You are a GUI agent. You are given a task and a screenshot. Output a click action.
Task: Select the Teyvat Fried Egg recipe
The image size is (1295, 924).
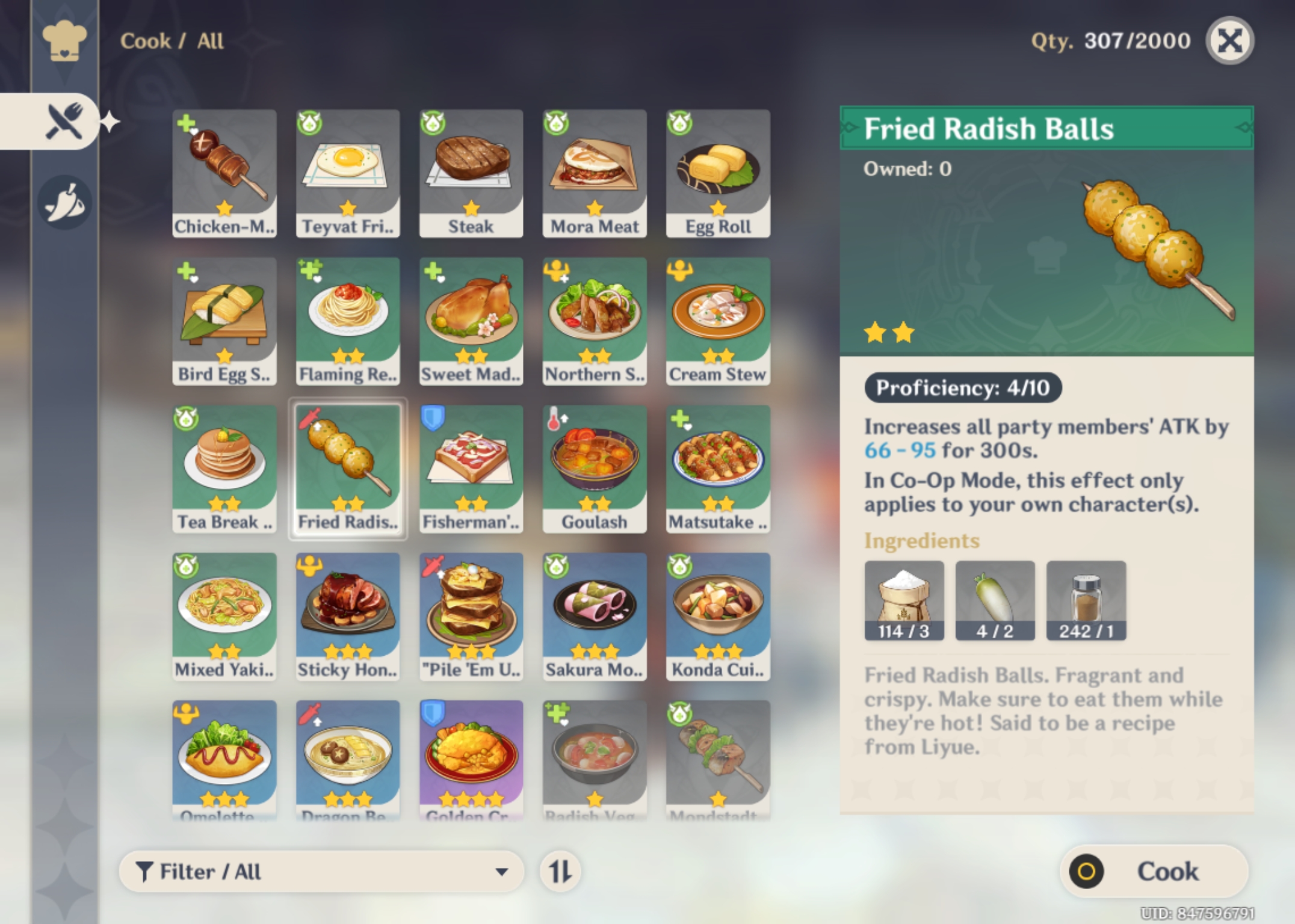[x=348, y=171]
